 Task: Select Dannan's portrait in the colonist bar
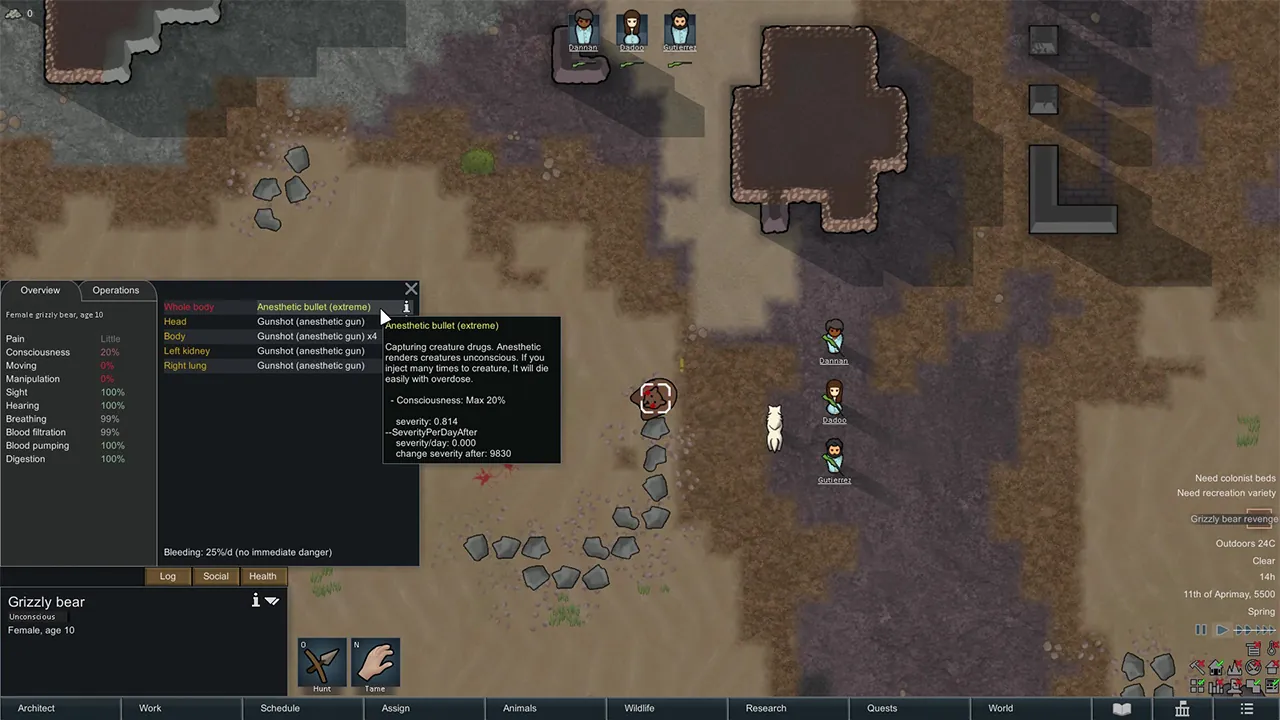pyautogui.click(x=583, y=29)
